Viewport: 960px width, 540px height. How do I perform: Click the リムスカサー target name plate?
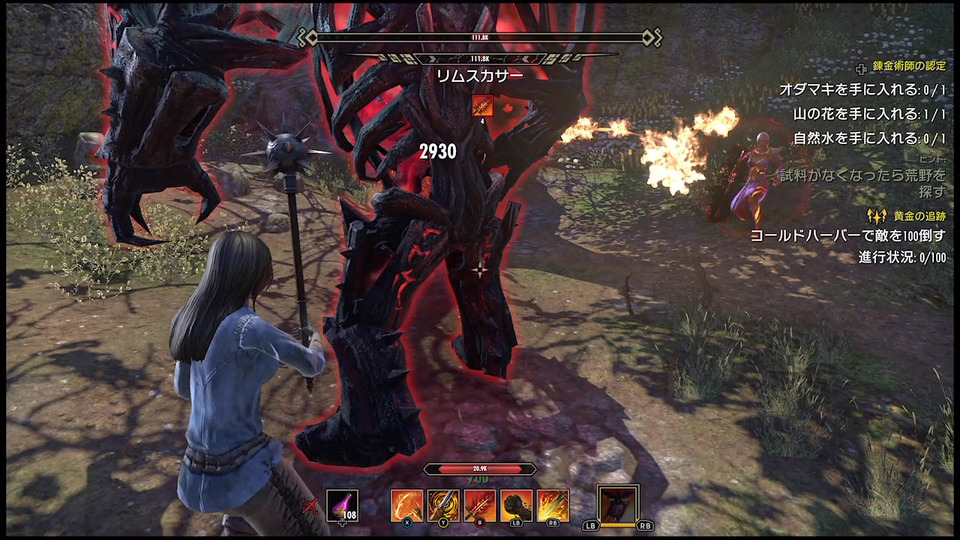pos(480,74)
